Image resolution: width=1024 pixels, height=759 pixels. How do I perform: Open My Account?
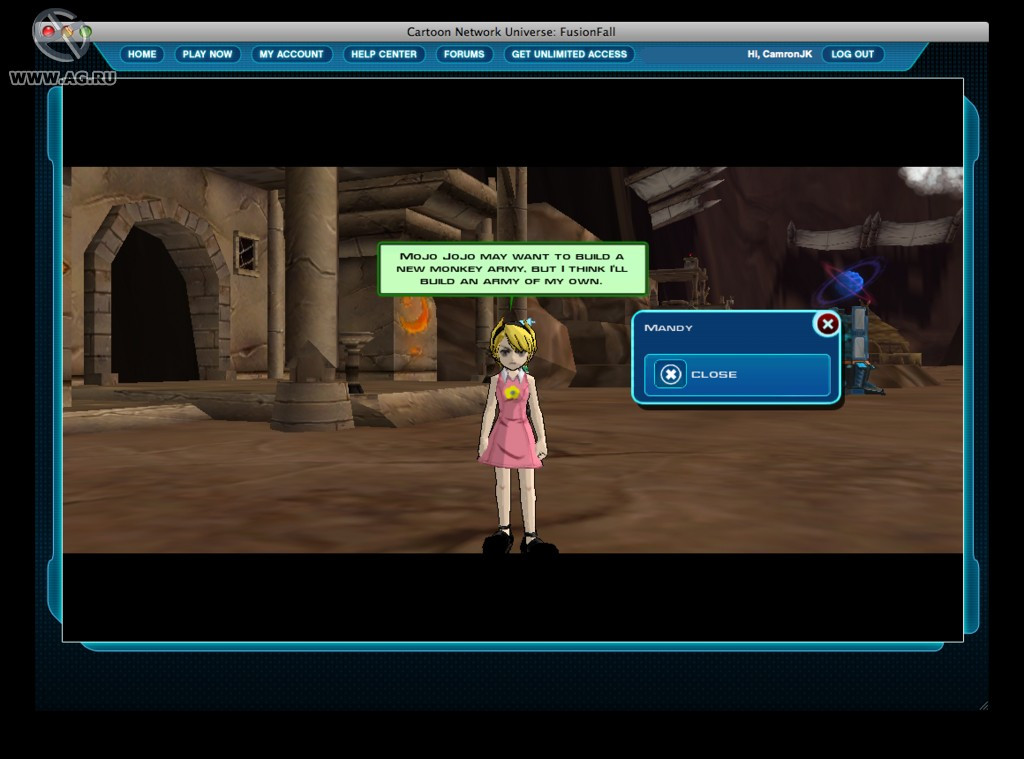coord(291,54)
